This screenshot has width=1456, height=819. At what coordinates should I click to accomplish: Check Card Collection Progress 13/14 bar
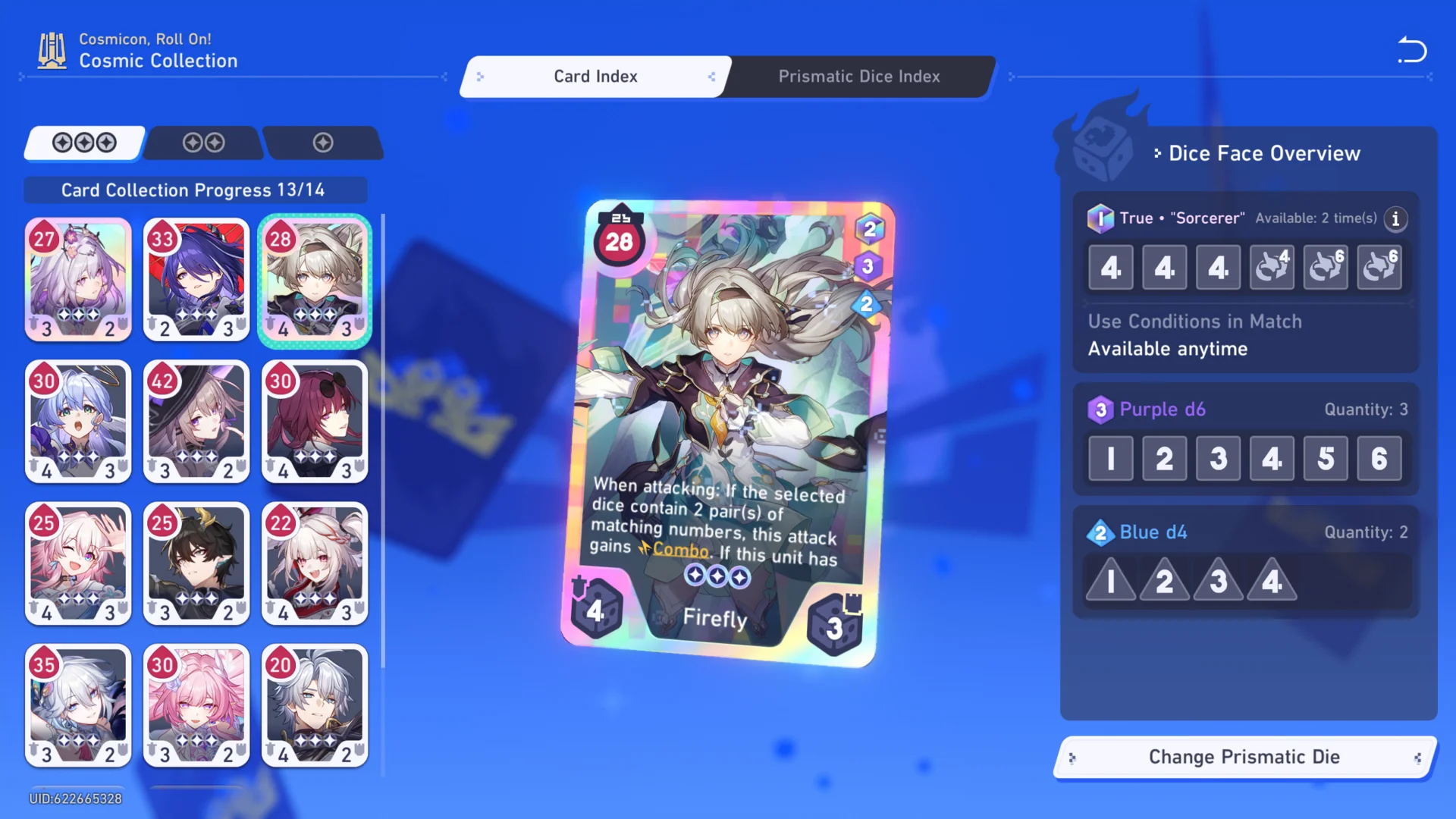[195, 190]
